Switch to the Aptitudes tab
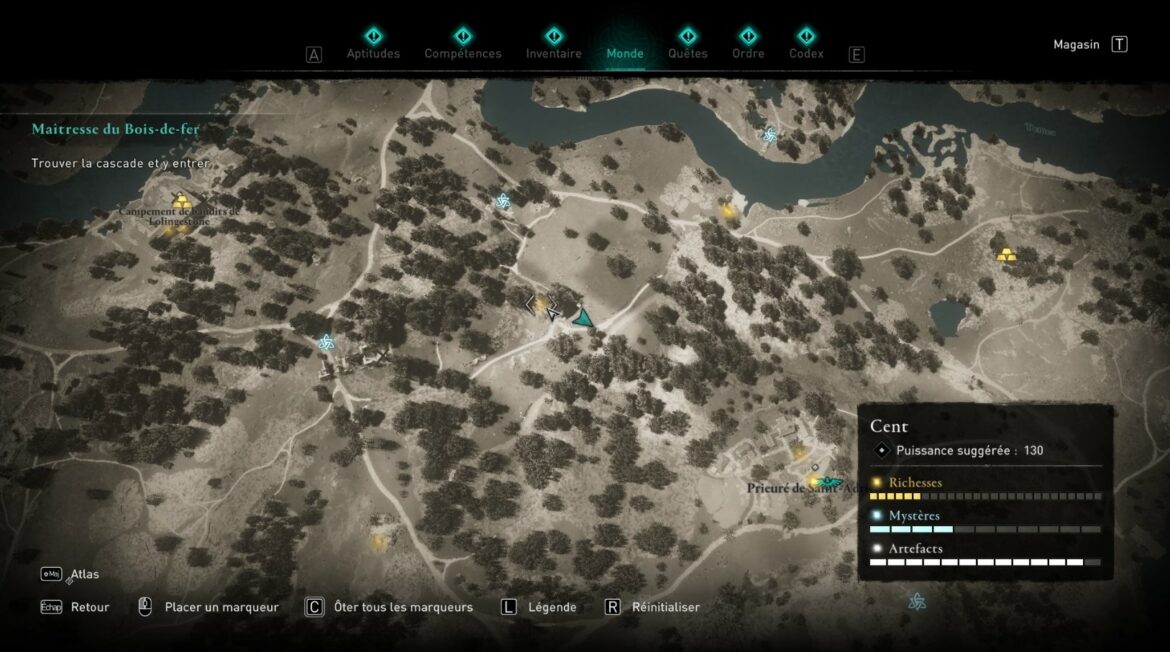The width and height of the screenshot is (1170, 652). pyautogui.click(x=373, y=53)
